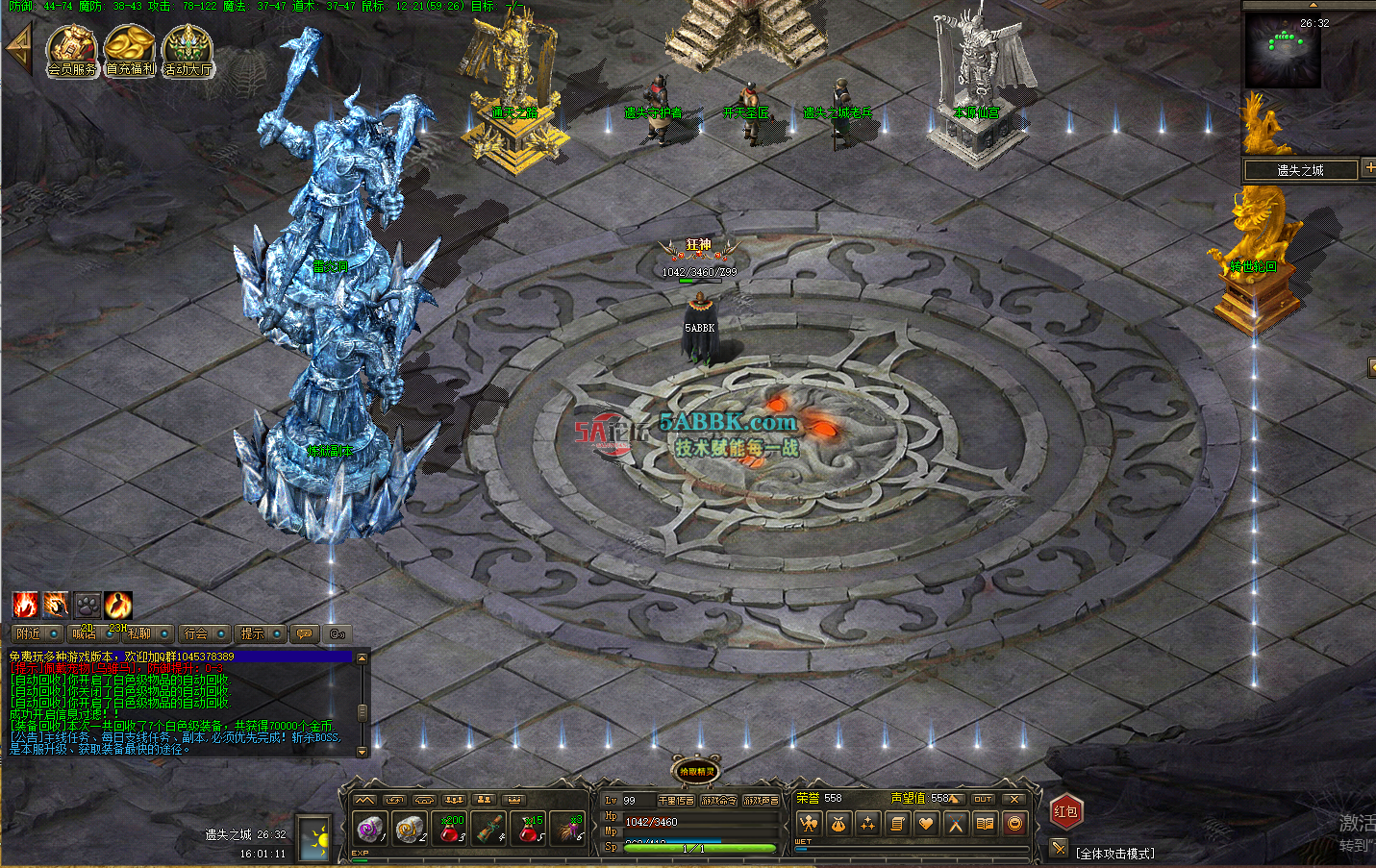Image resolution: width=1376 pixels, height=868 pixels.
Task: Expand the 喊话 channel selector dot
Action: pyautogui.click(x=109, y=633)
